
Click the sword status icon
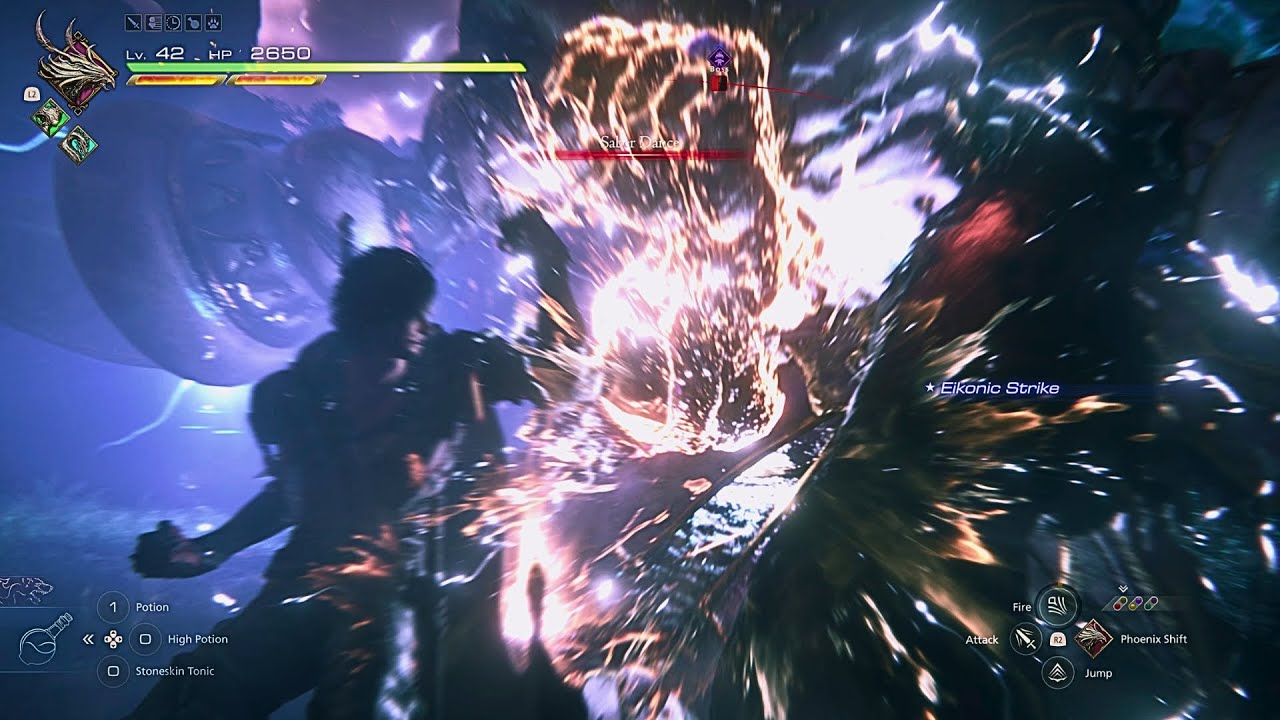(x=133, y=22)
